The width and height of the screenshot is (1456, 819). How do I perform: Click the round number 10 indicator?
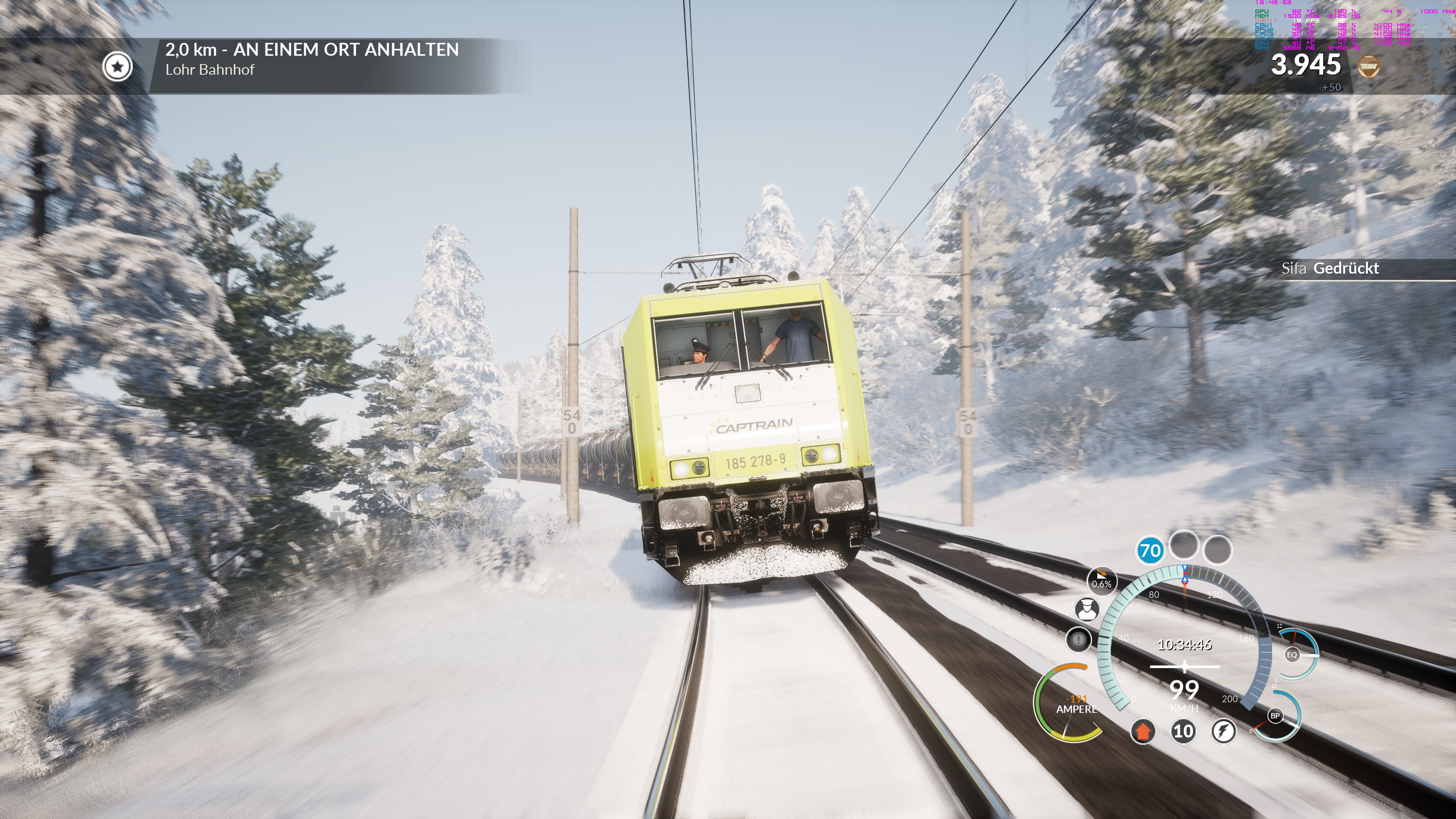pos(1183,731)
